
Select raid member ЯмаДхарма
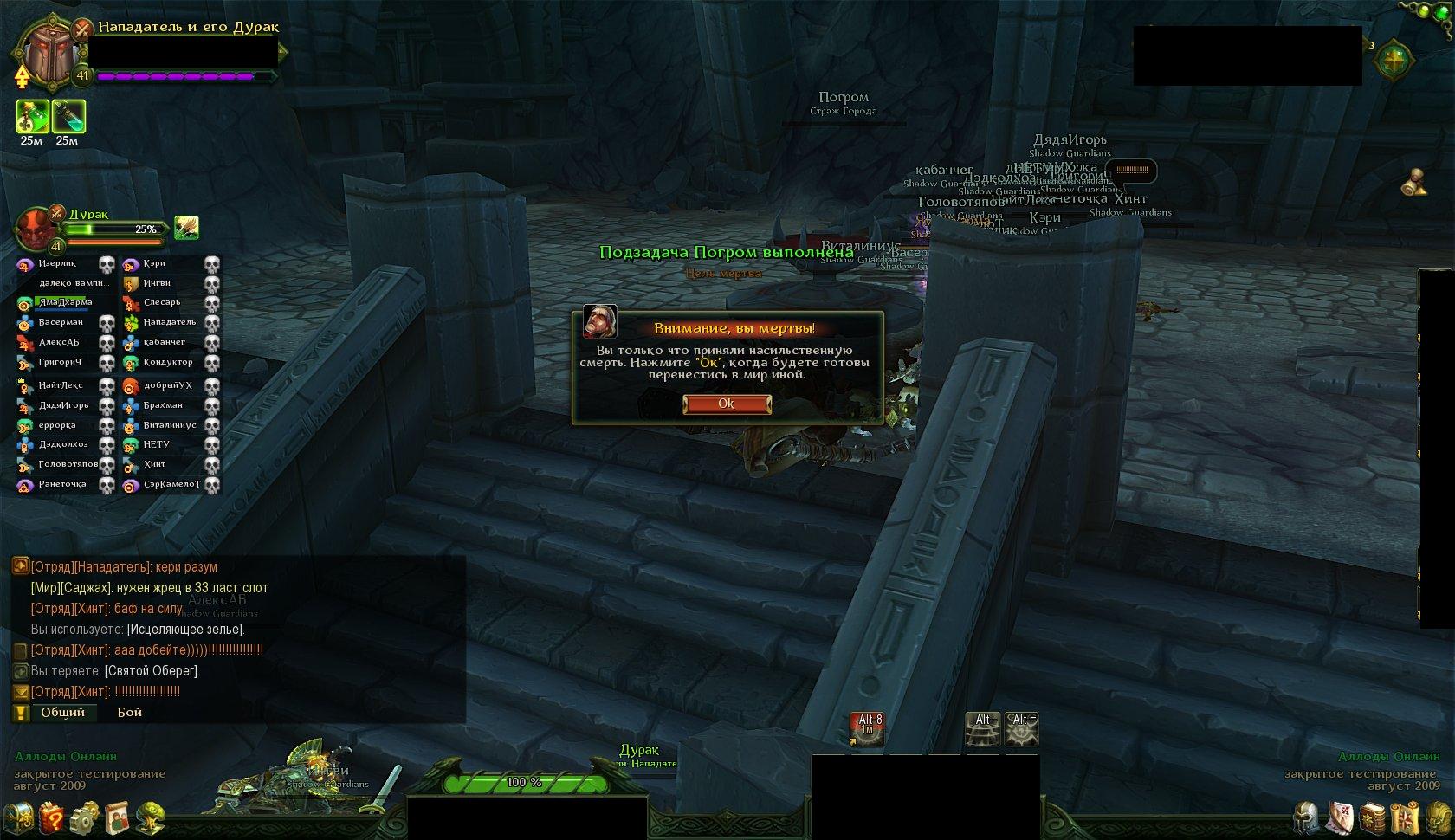tap(65, 302)
